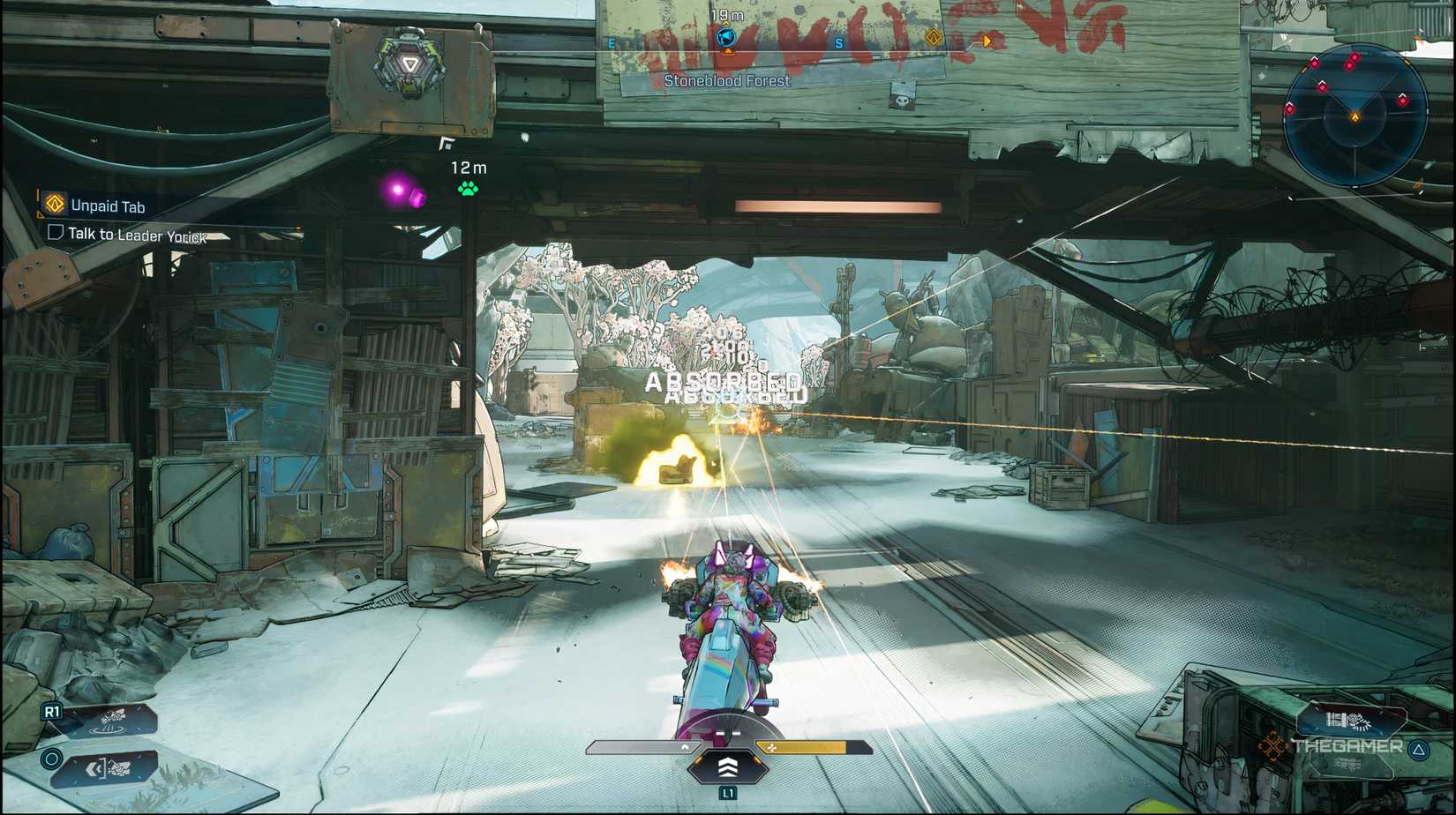
Task: Select the Stoneblood Forest zone banner
Action: (x=726, y=80)
